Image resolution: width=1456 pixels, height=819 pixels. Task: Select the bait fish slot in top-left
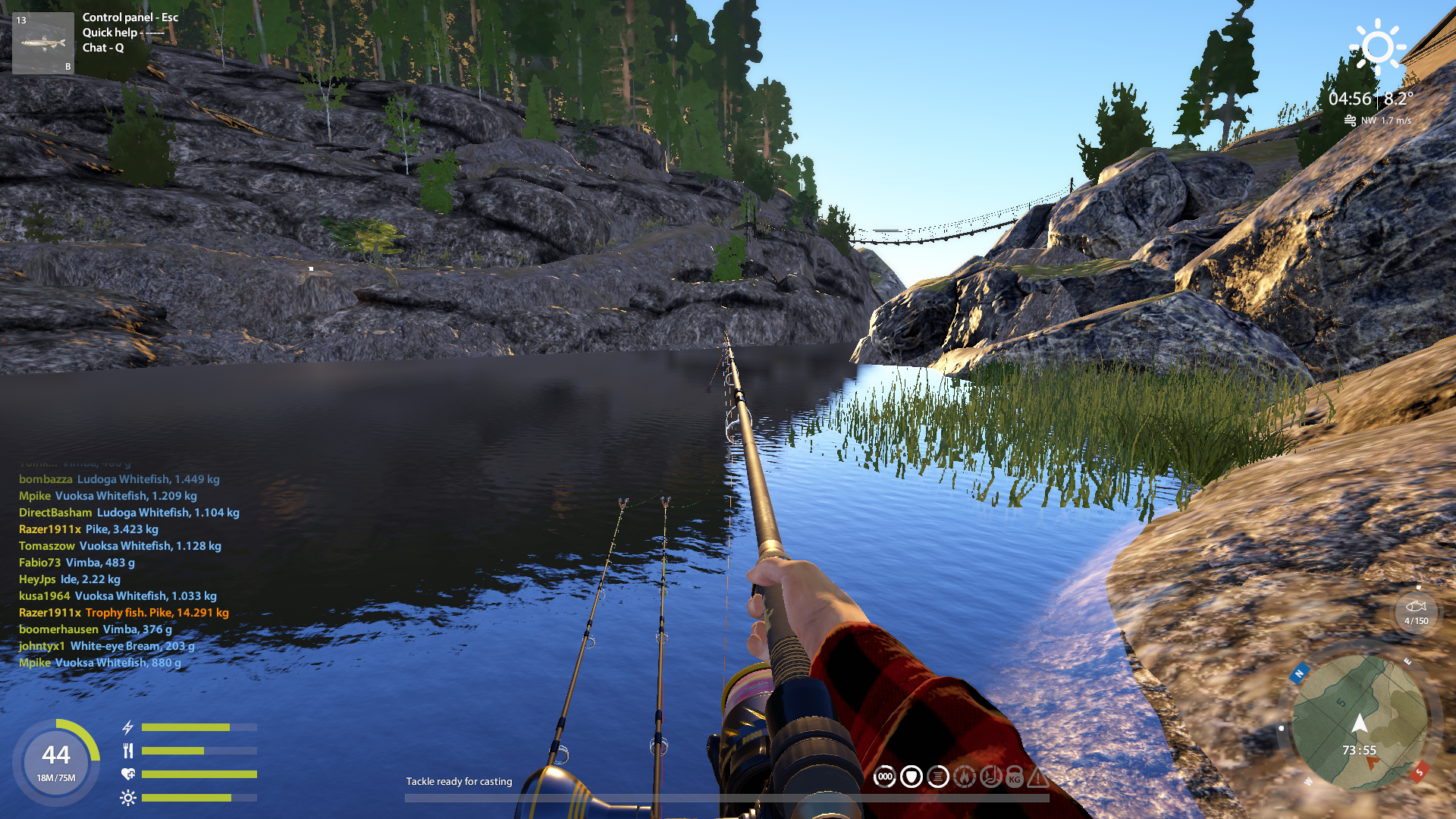pyautogui.click(x=43, y=43)
